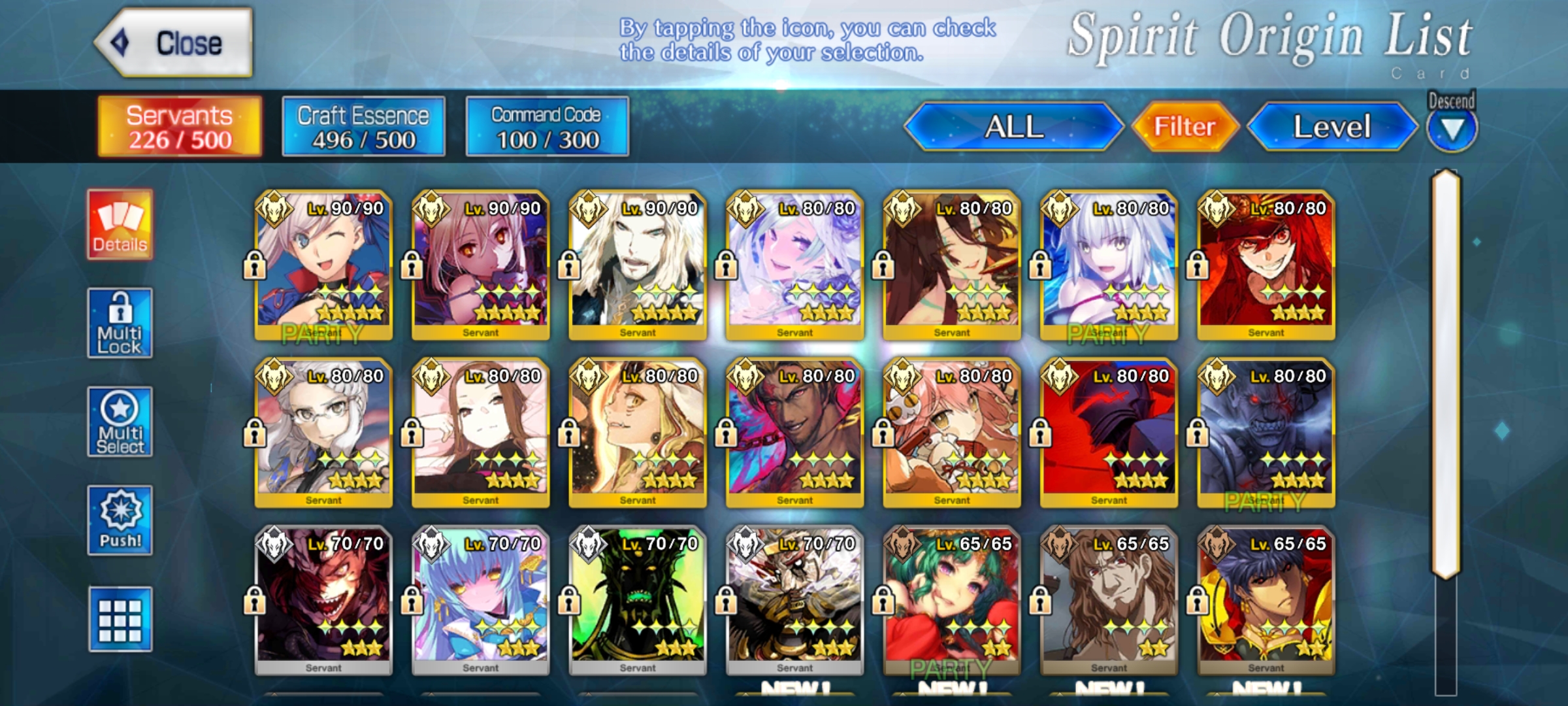Click the servant list scrollbar
Image resolution: width=1568 pixels, height=706 pixels.
click(1446, 373)
